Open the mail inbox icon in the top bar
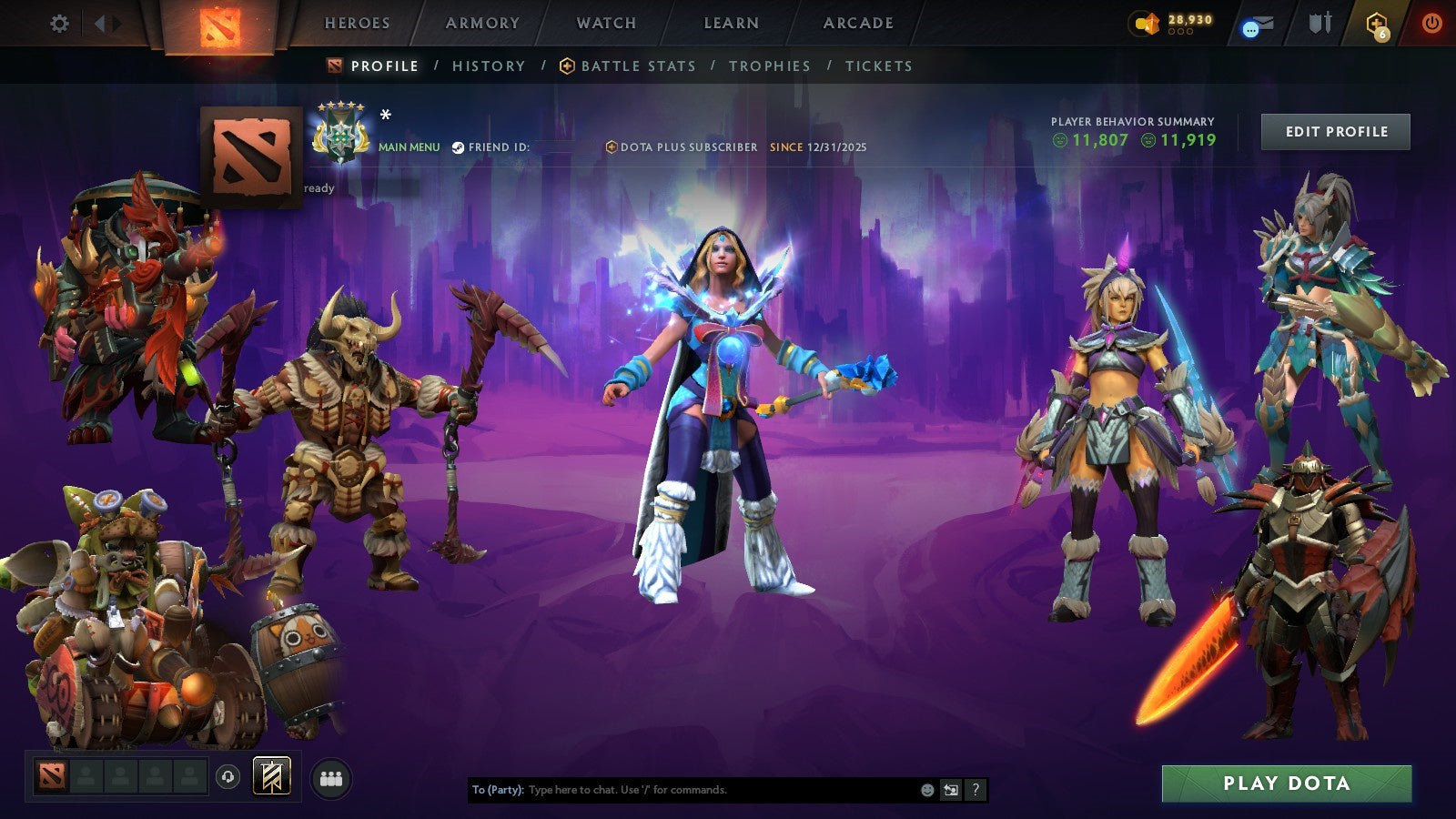The image size is (1456, 819). coord(1258,25)
